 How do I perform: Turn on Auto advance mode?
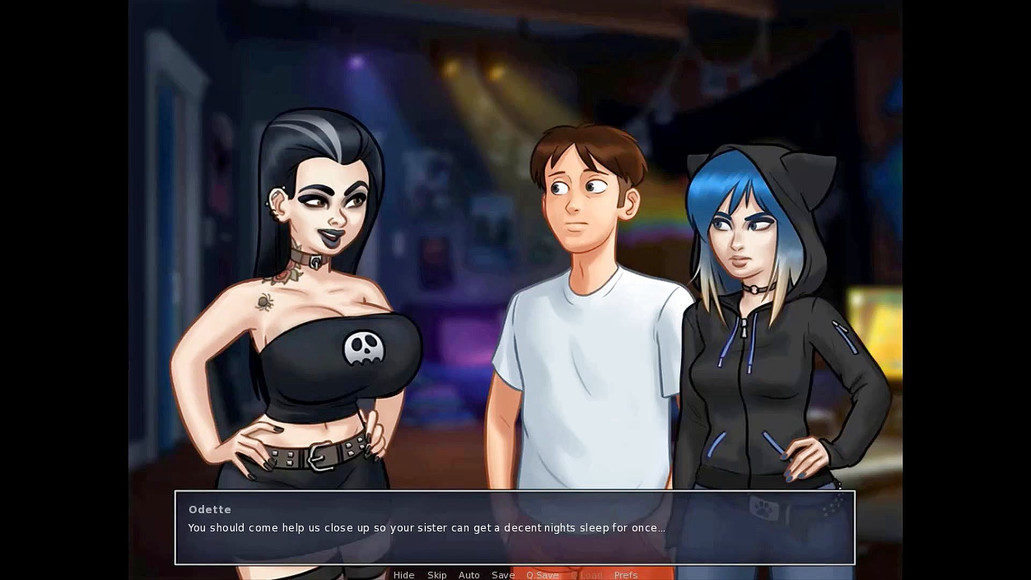click(469, 575)
